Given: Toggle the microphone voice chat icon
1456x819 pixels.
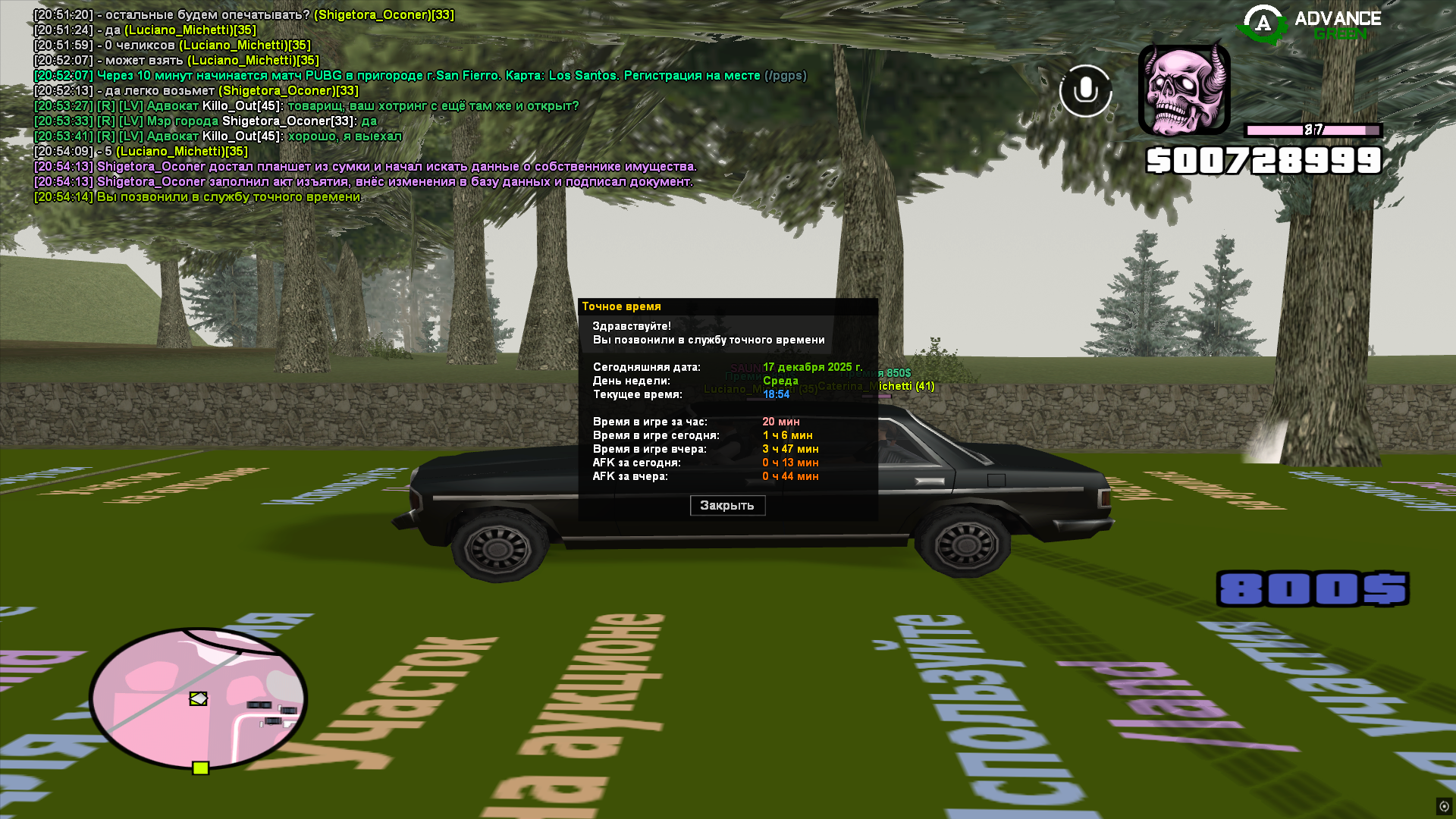Looking at the screenshot, I should coord(1085,91).
